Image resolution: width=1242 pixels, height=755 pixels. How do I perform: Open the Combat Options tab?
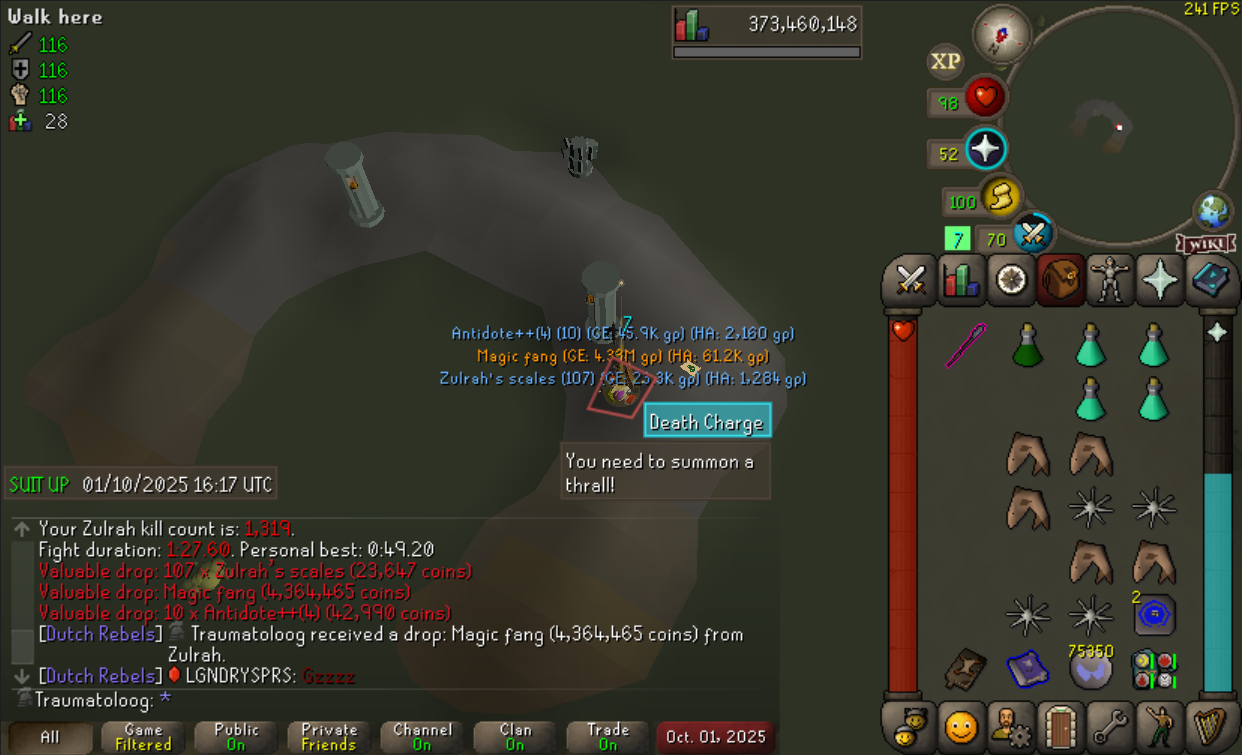click(910, 280)
